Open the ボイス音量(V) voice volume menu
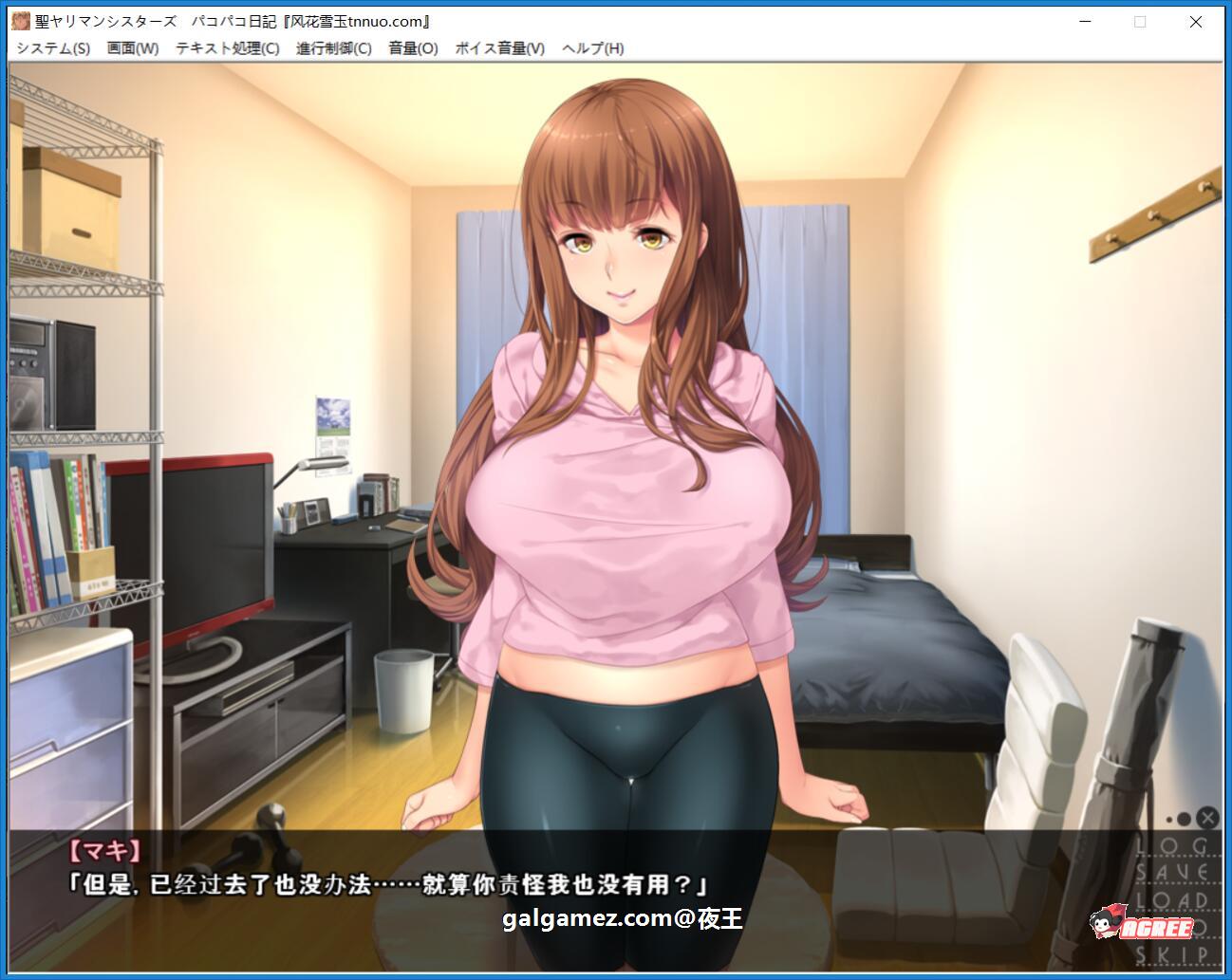1232x980 pixels. coord(500,47)
